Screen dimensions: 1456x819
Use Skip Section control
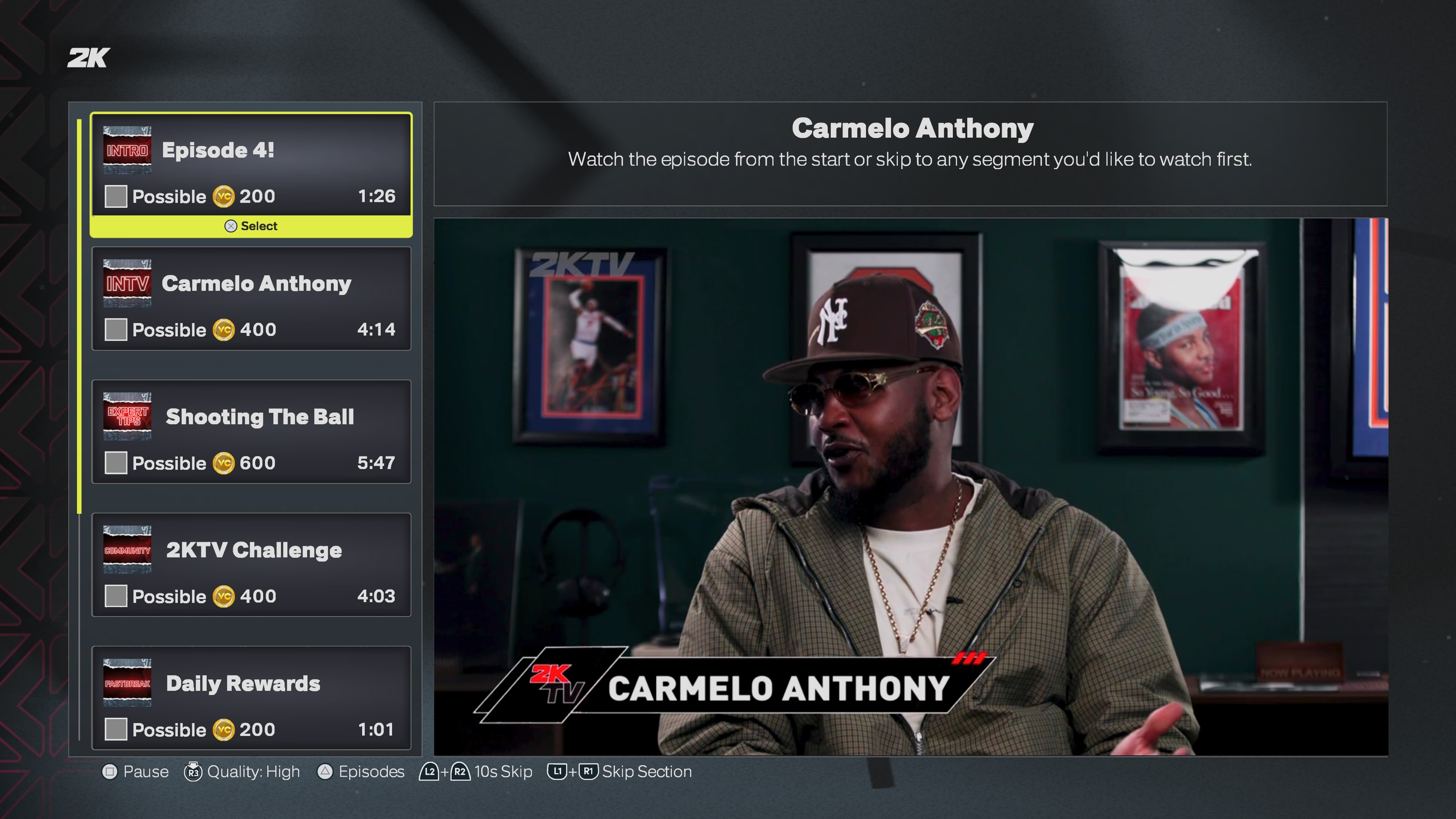[620, 772]
